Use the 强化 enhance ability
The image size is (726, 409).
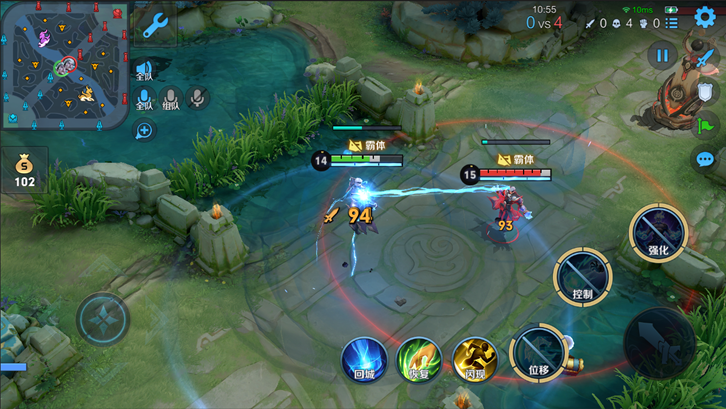(x=657, y=232)
